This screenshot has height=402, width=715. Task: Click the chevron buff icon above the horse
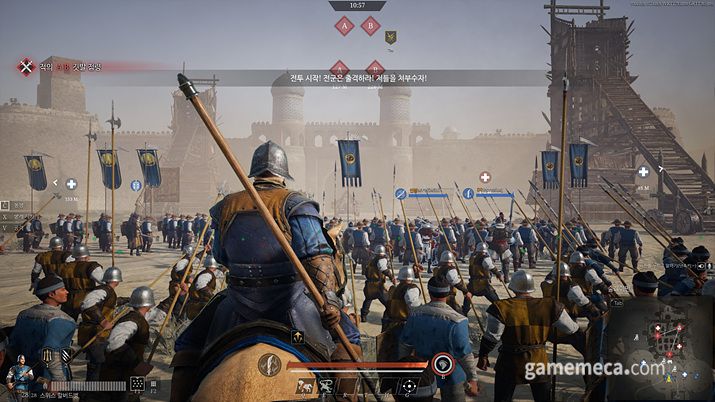click(298, 338)
